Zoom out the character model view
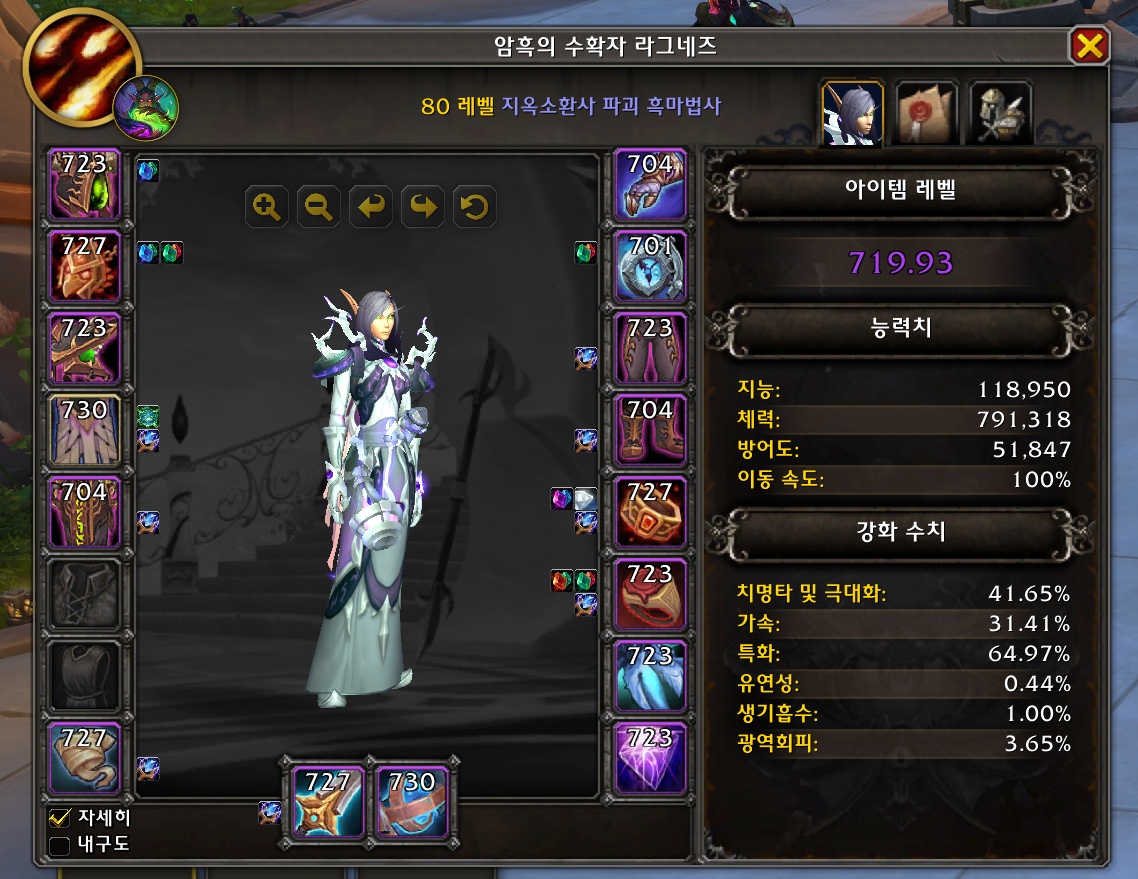The width and height of the screenshot is (1138, 879). click(319, 207)
